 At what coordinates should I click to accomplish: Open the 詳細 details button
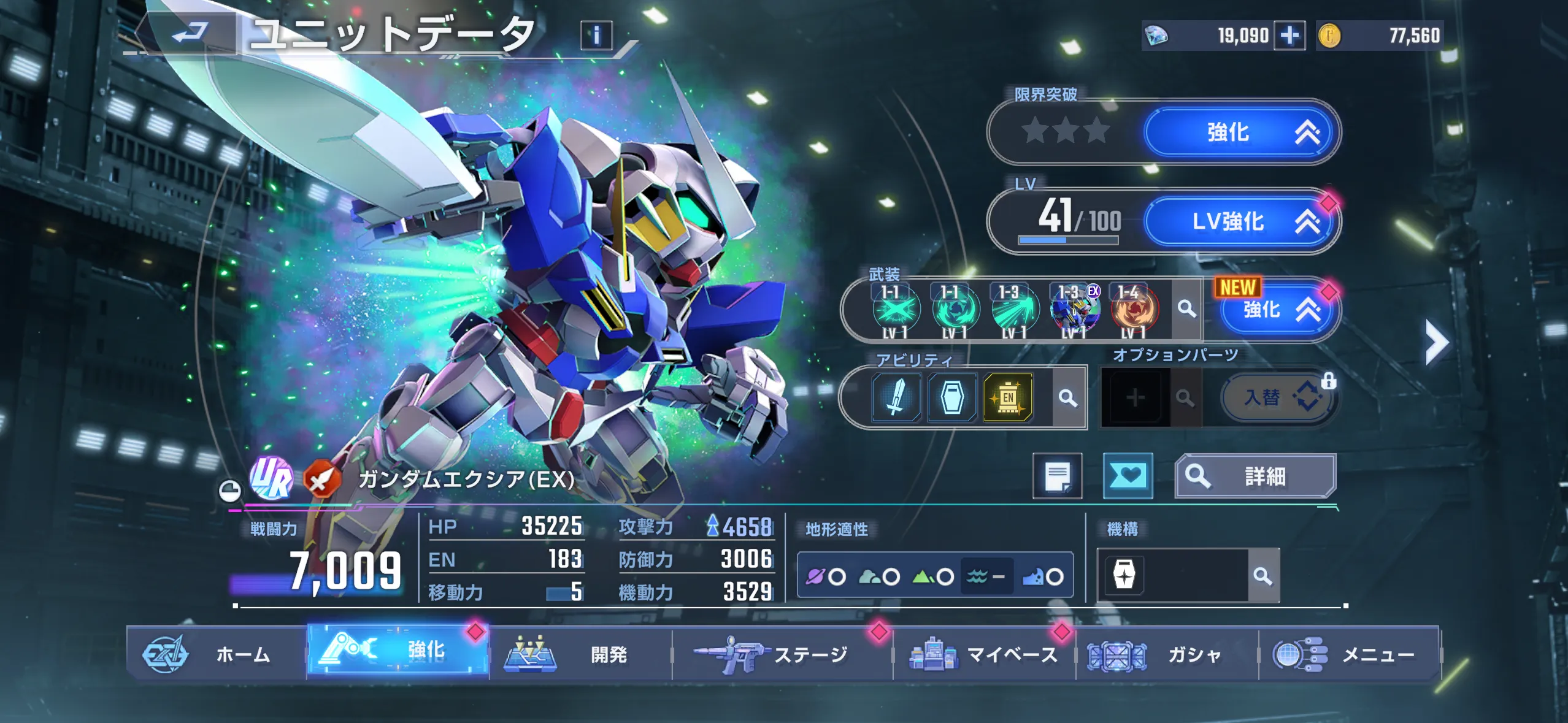[x=1255, y=476]
